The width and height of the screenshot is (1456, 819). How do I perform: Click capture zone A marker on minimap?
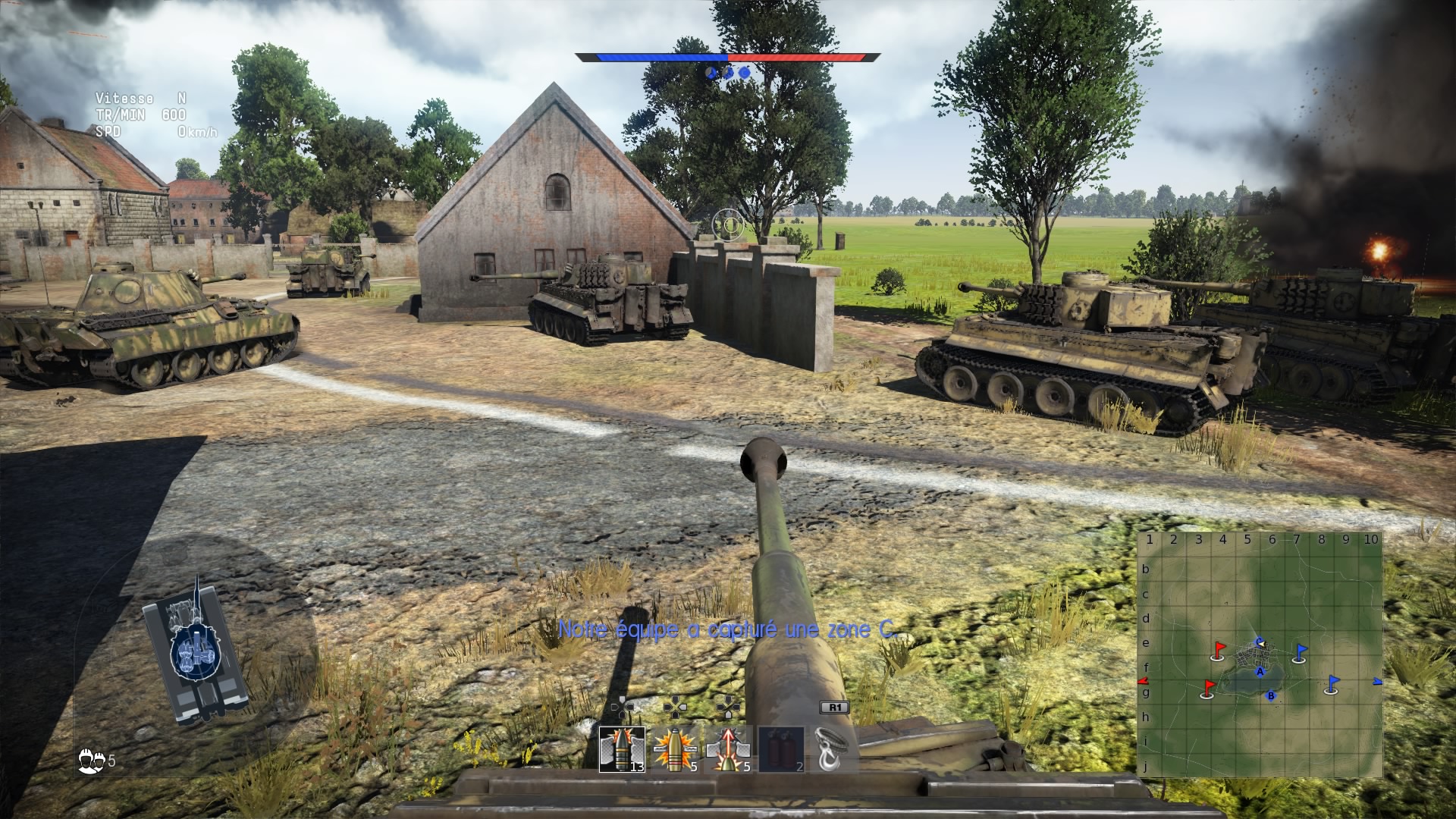click(1260, 671)
